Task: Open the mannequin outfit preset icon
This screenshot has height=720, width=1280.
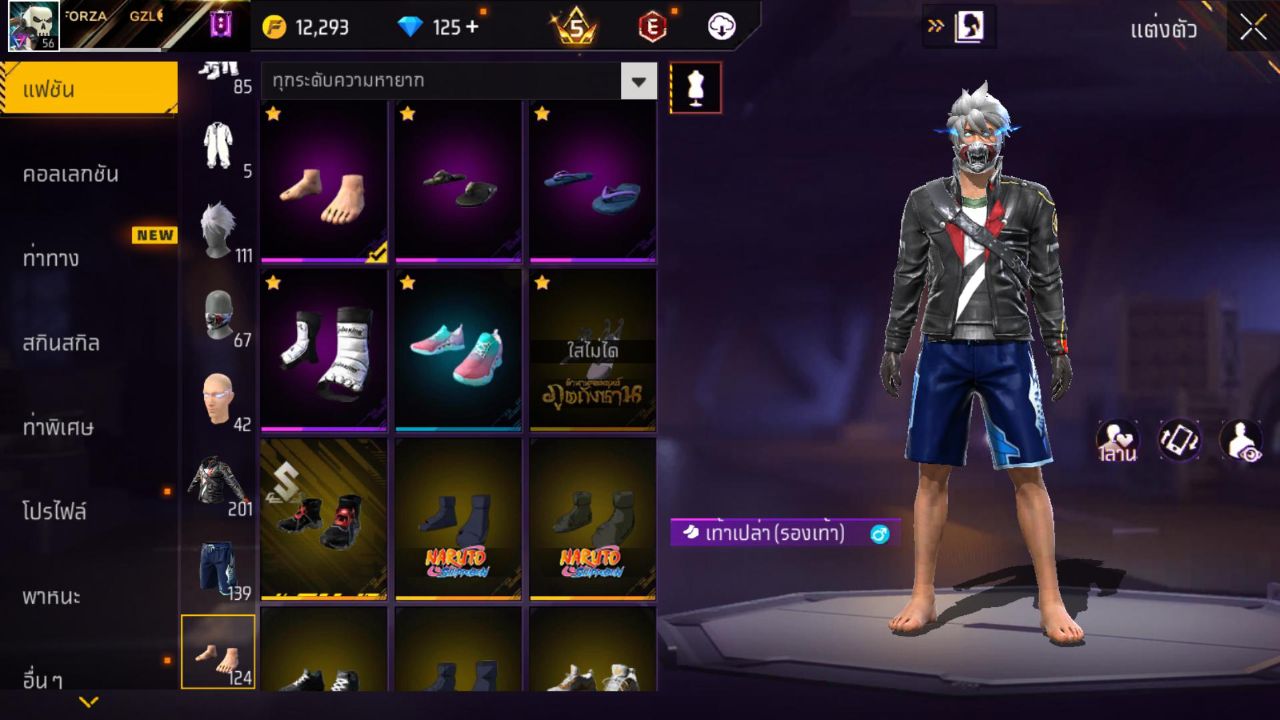Action: 696,87
